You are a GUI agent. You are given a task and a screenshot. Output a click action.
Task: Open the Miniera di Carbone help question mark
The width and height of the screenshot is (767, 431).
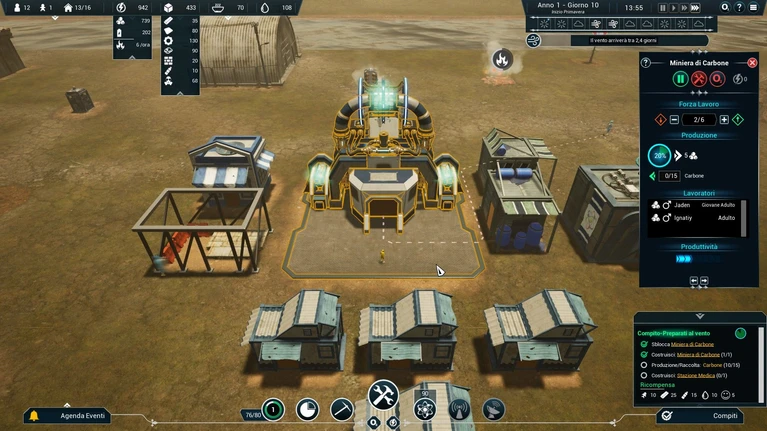[645, 62]
